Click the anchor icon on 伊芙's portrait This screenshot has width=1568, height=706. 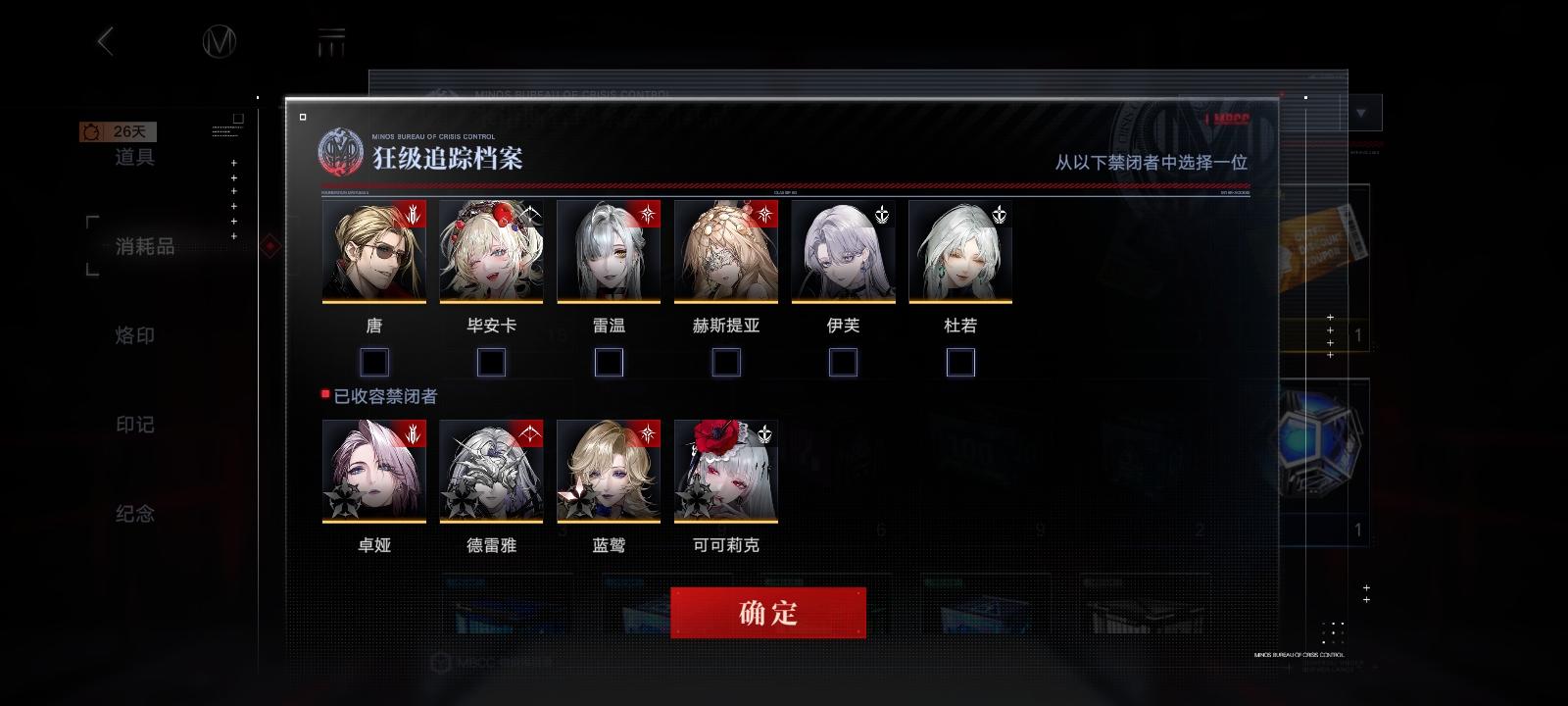[883, 212]
